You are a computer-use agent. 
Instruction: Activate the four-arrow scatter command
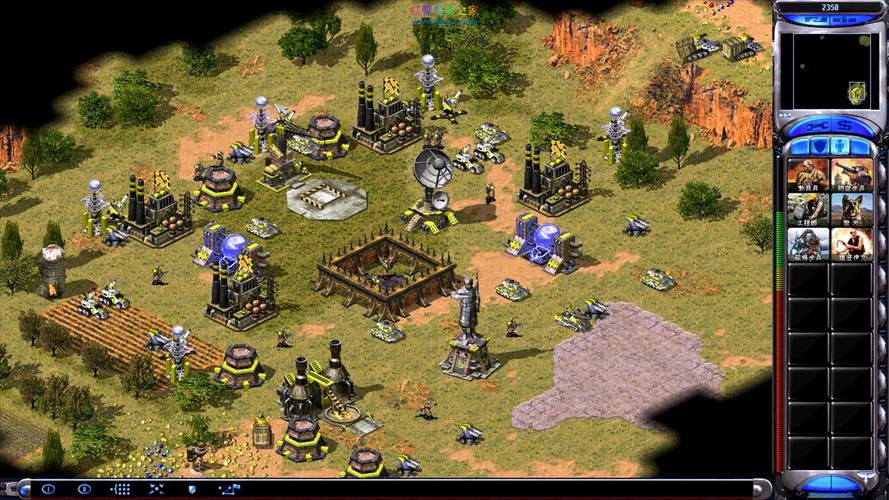pyautogui.click(x=156, y=489)
